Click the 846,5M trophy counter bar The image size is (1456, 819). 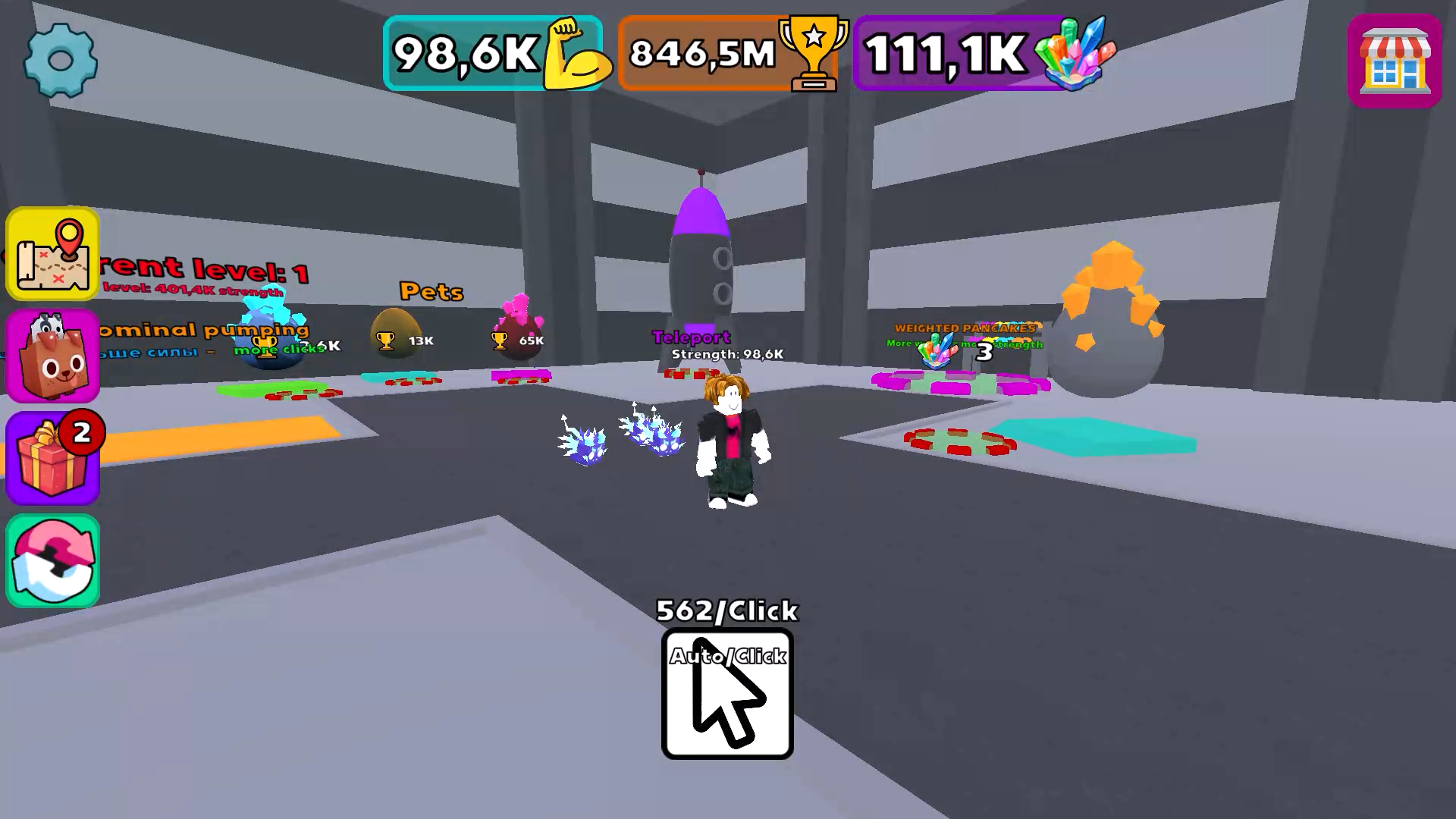tap(701, 52)
